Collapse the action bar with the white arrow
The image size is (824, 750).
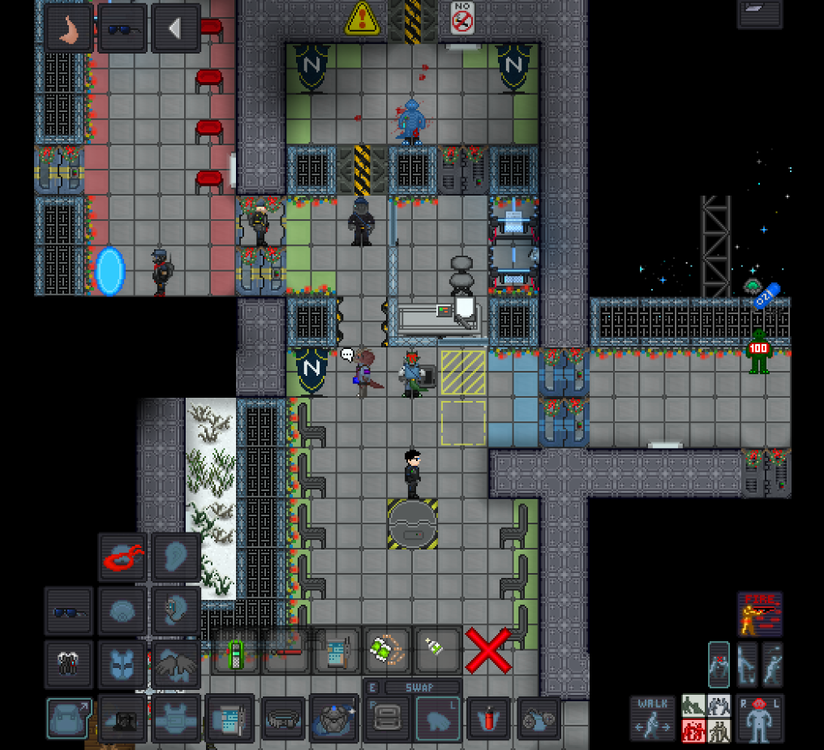pyautogui.click(x=176, y=28)
